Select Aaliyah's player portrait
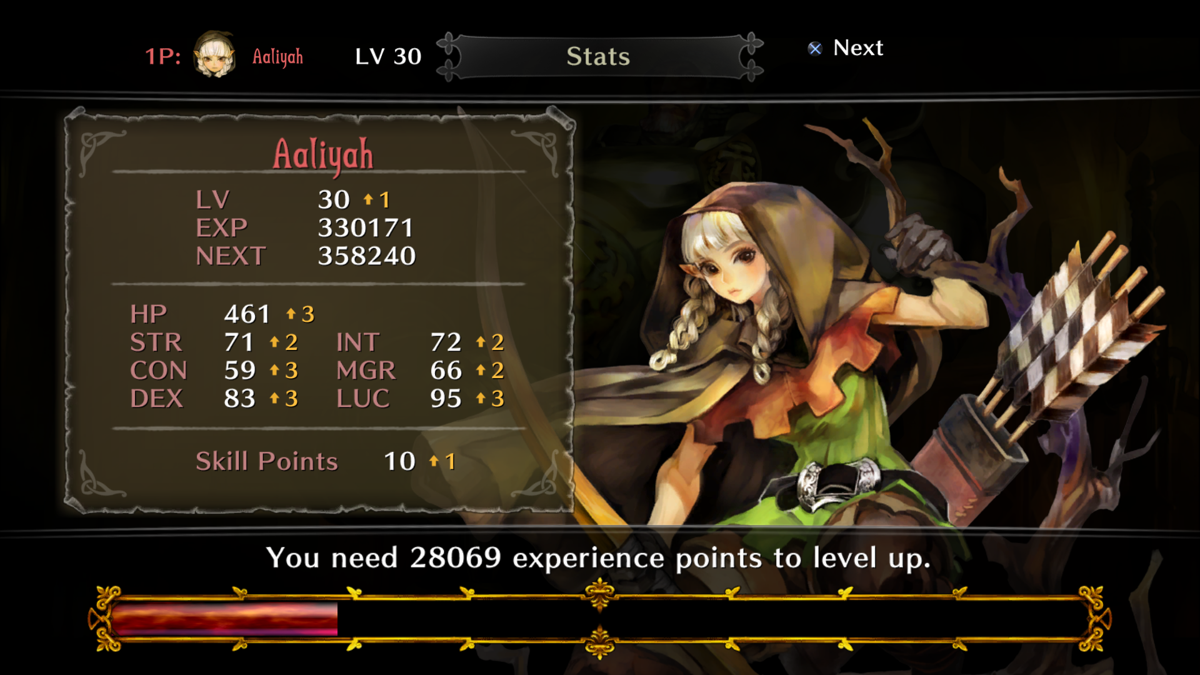 [x=215, y=55]
